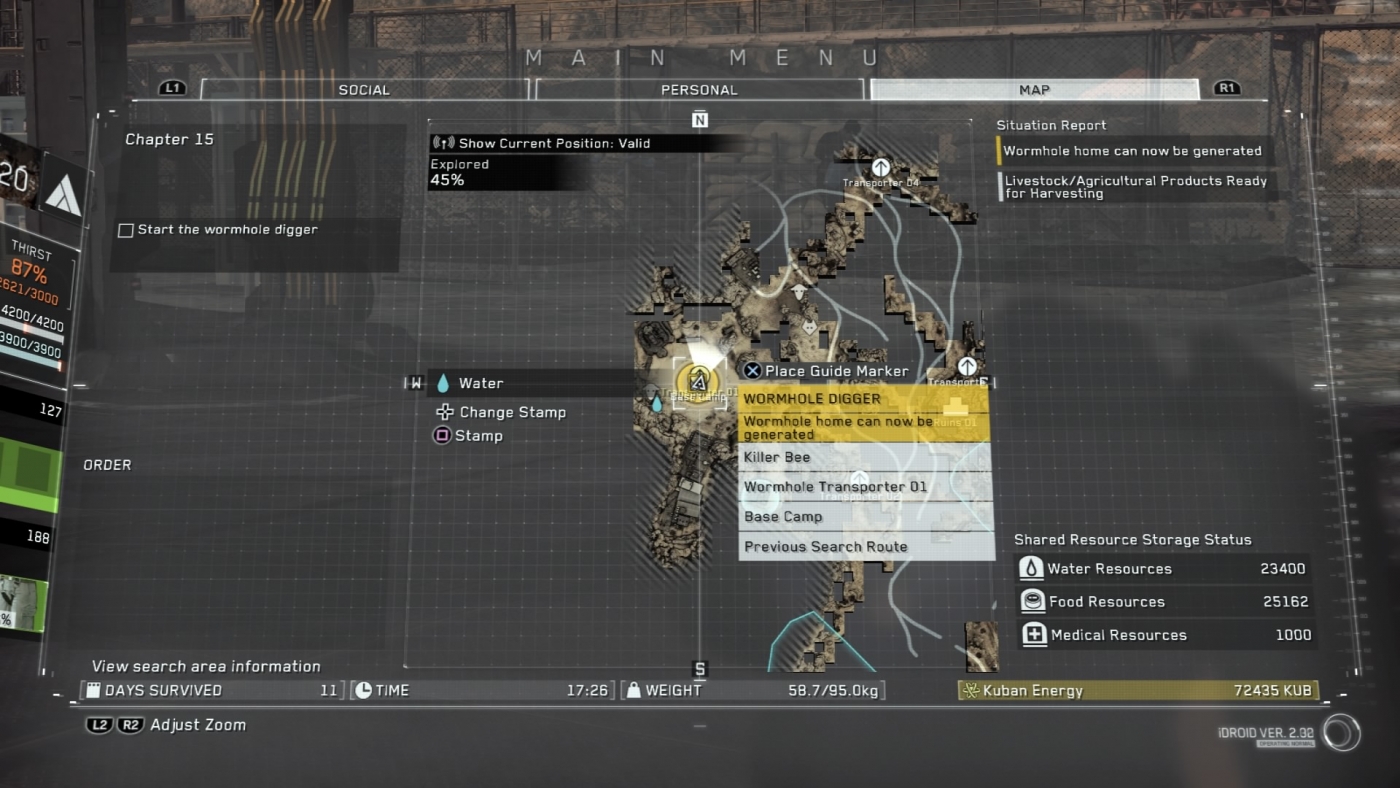The height and width of the screenshot is (788, 1400).
Task: Switch to the SOCIAL tab
Action: click(364, 89)
